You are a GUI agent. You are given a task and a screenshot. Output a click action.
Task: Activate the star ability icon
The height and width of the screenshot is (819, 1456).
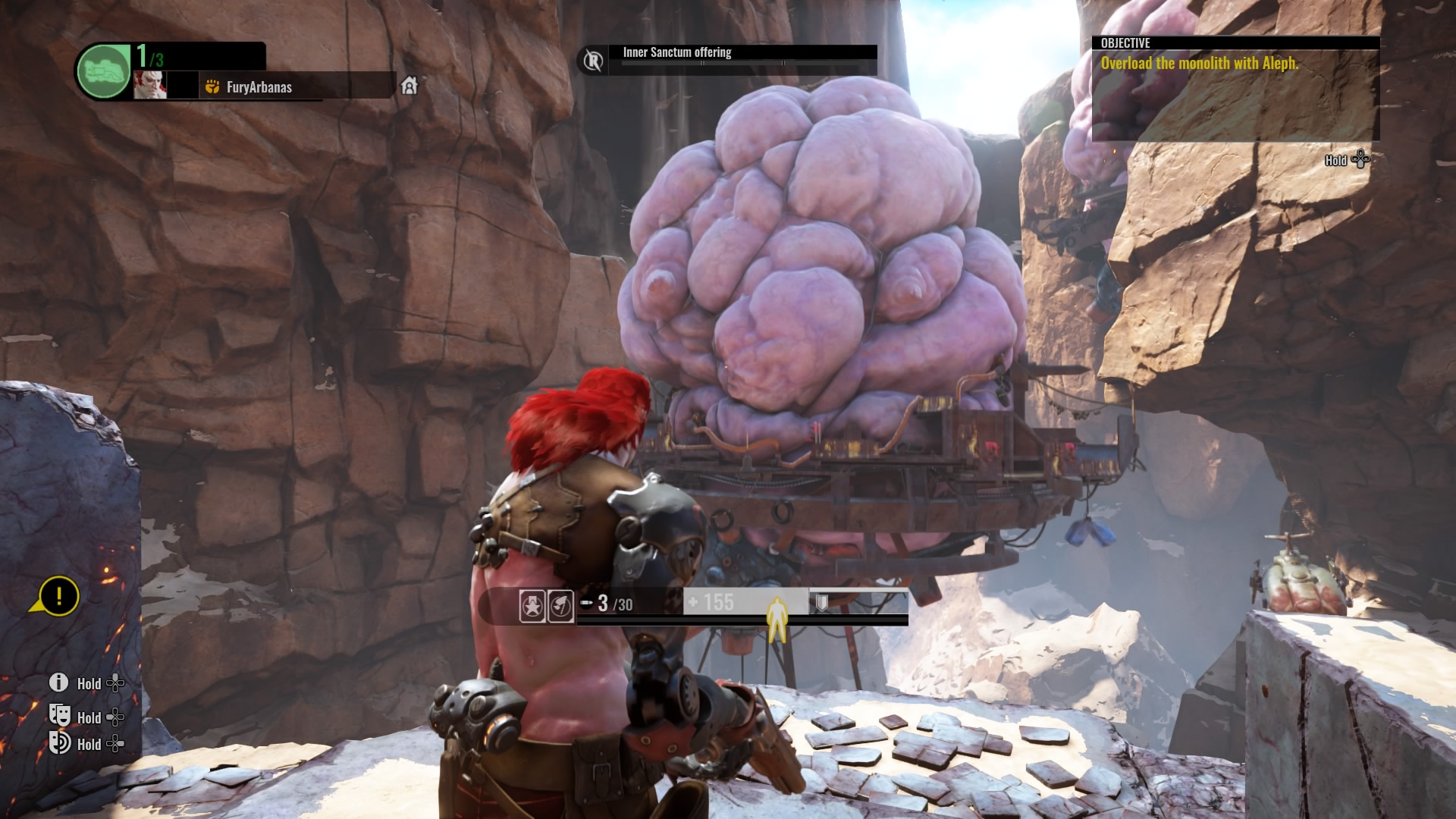[532, 606]
